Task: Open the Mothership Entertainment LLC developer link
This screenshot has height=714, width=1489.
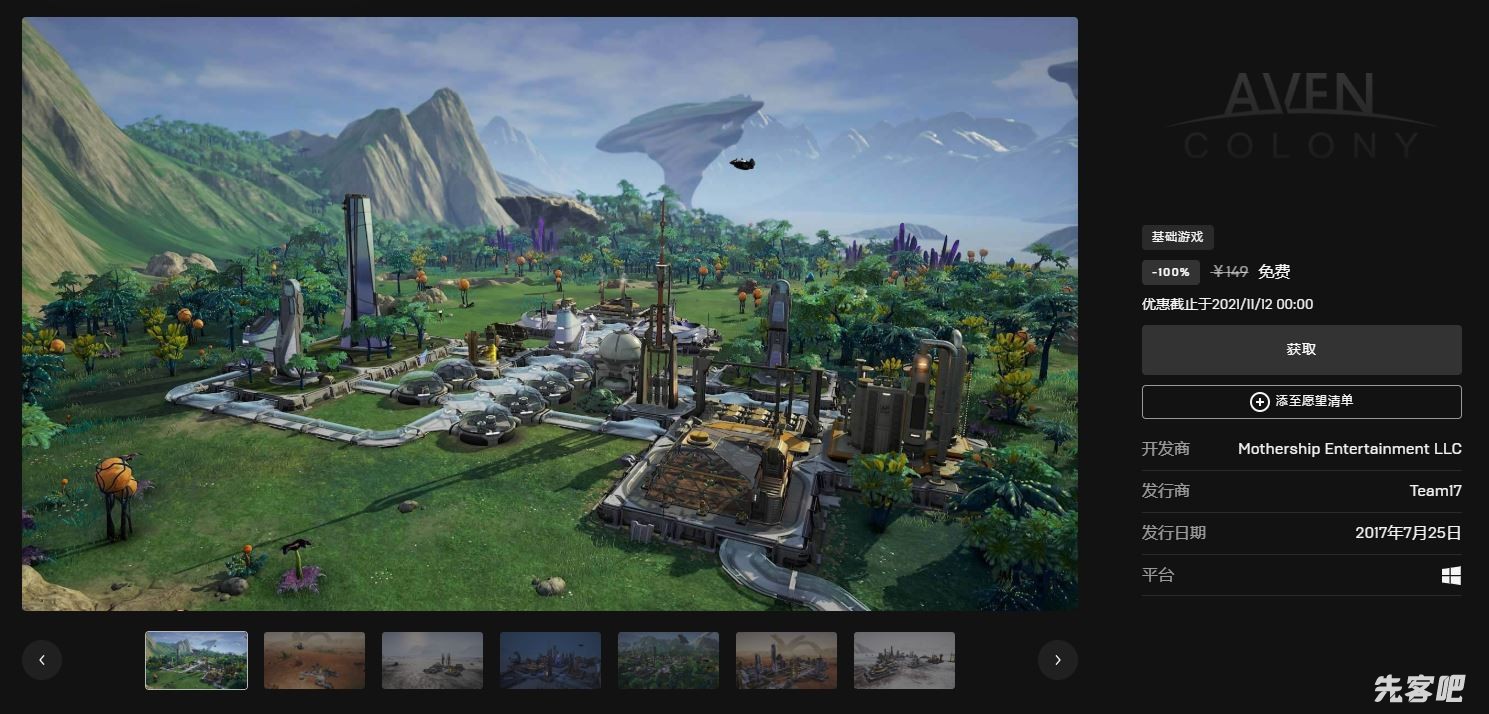Action: click(x=1349, y=449)
